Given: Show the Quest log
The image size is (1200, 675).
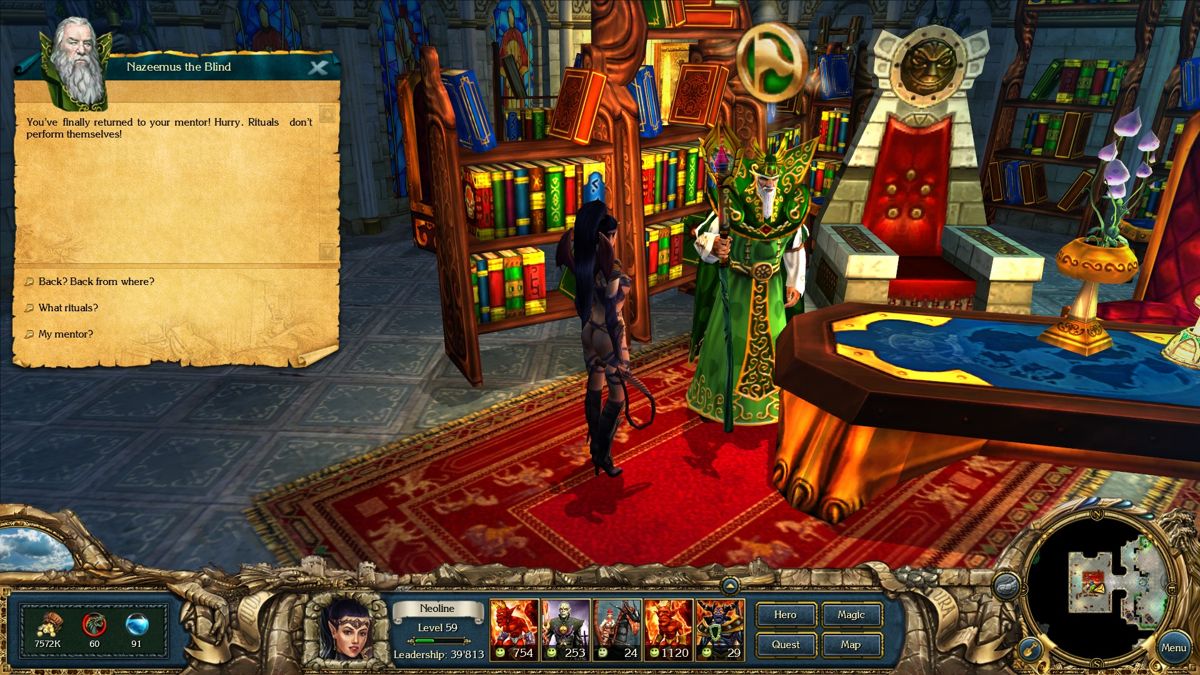Looking at the screenshot, I should [x=786, y=645].
